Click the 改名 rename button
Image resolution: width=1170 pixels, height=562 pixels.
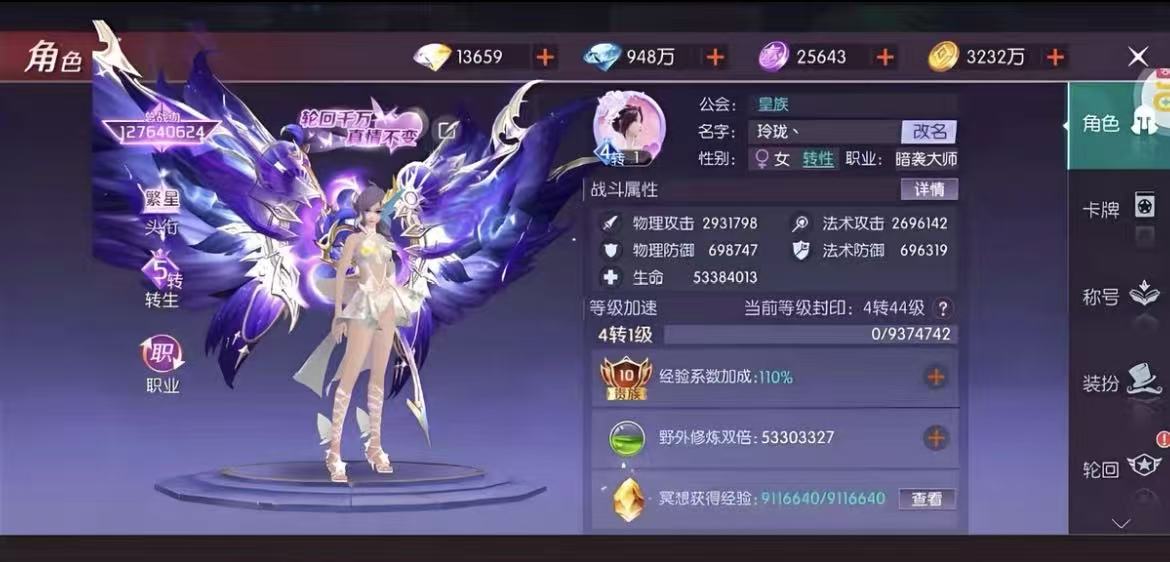click(x=929, y=131)
